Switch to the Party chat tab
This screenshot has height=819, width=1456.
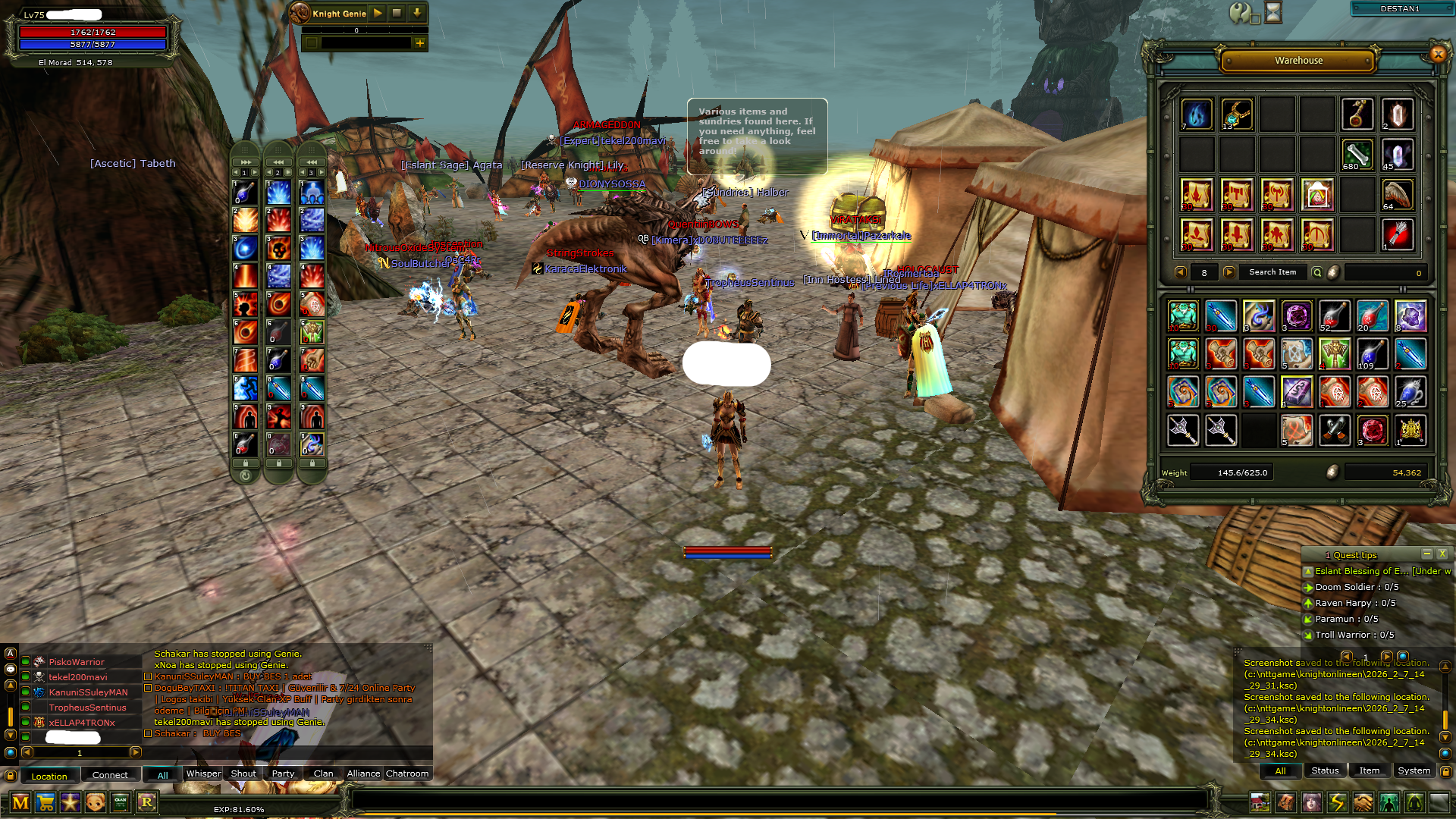[x=283, y=773]
